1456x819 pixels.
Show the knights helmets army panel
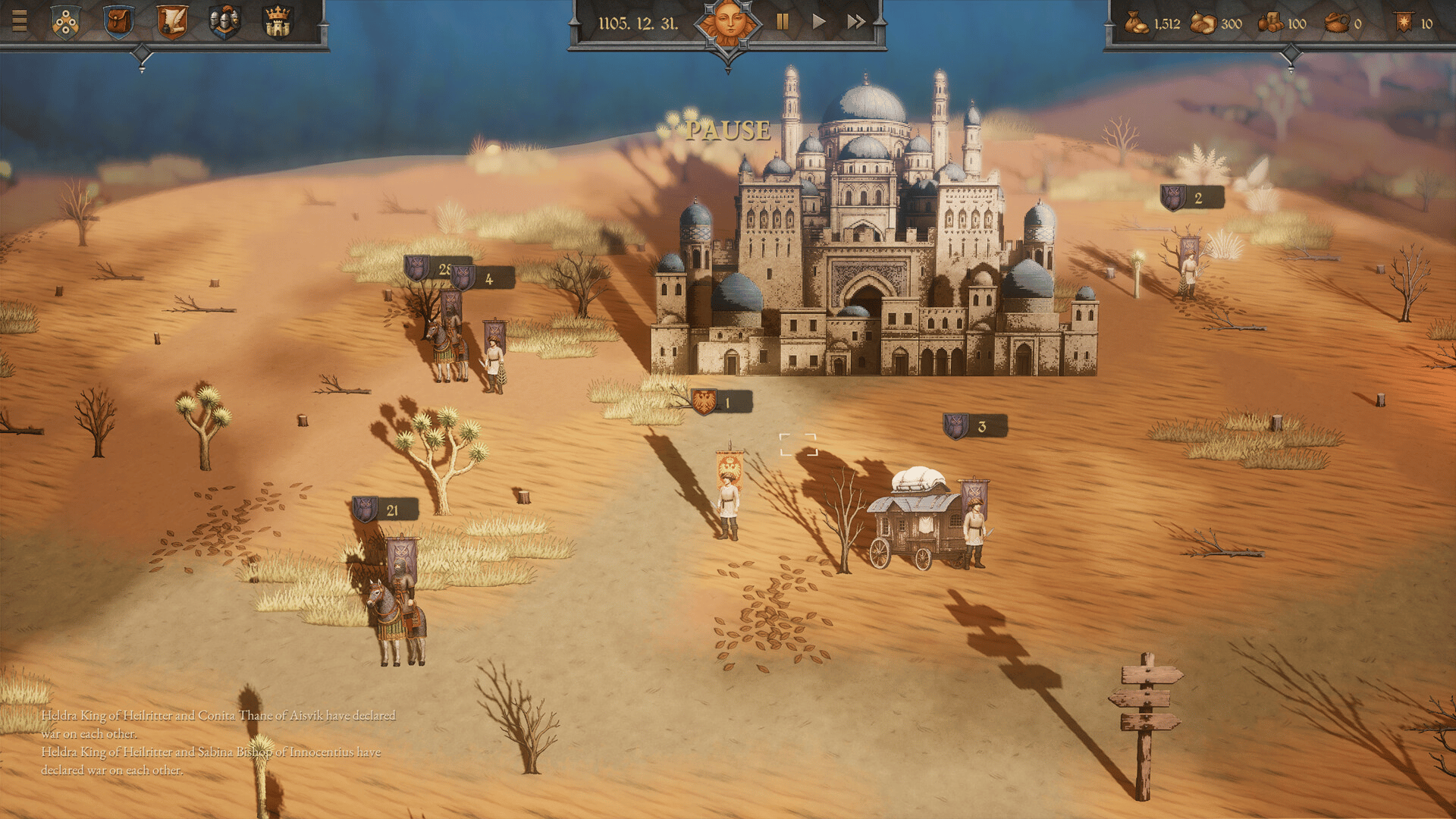click(224, 22)
